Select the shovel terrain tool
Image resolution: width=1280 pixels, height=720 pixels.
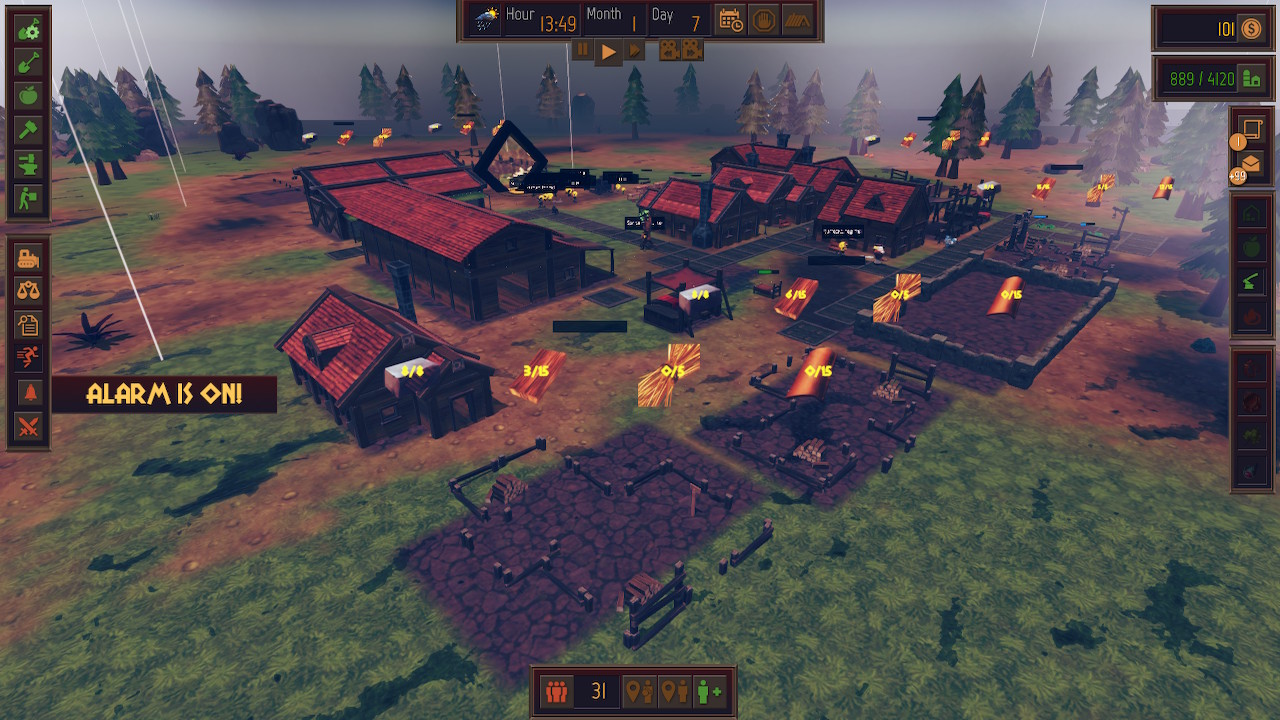point(30,66)
